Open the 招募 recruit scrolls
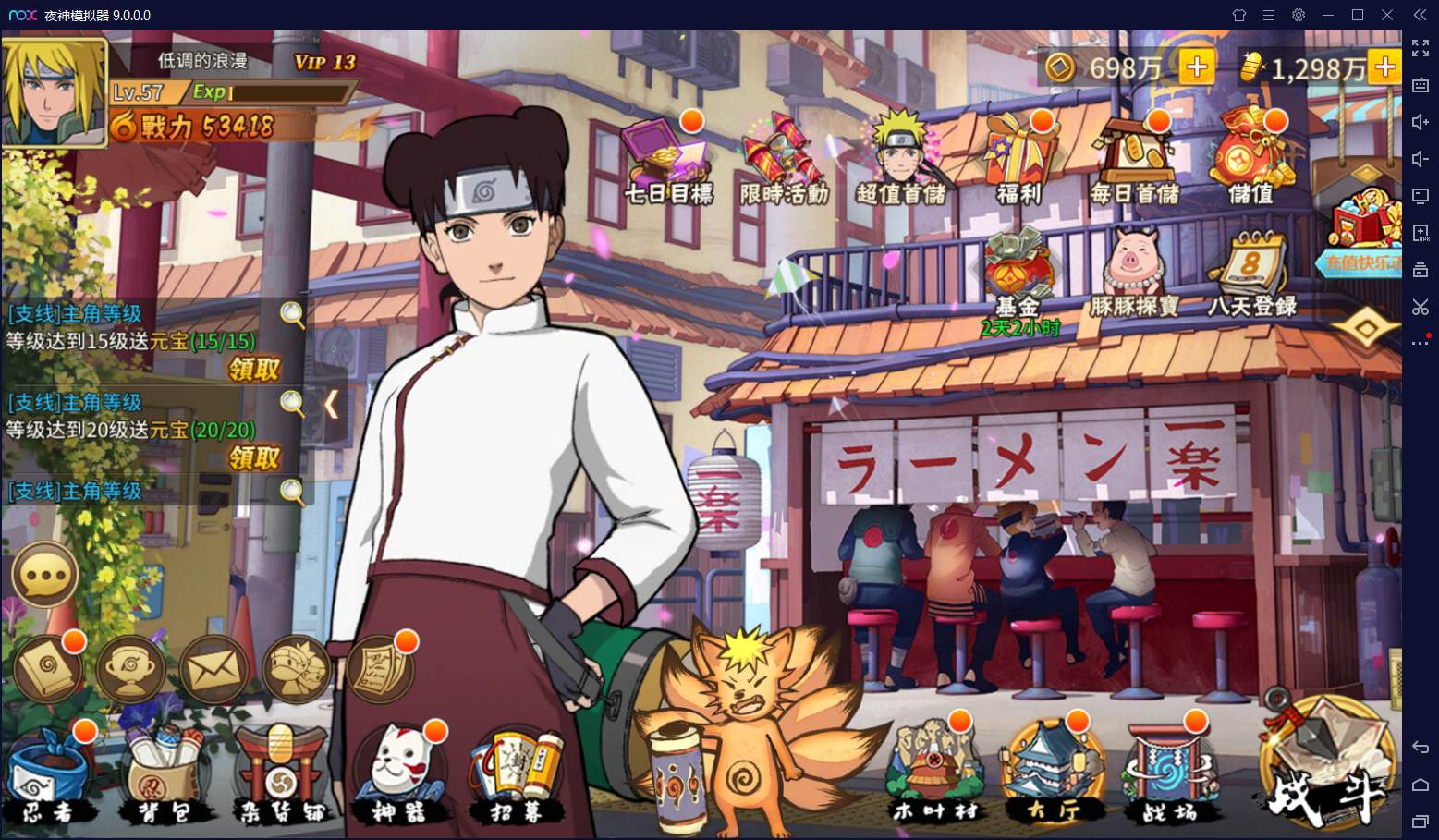Image resolution: width=1439 pixels, height=840 pixels. pyautogui.click(x=516, y=776)
